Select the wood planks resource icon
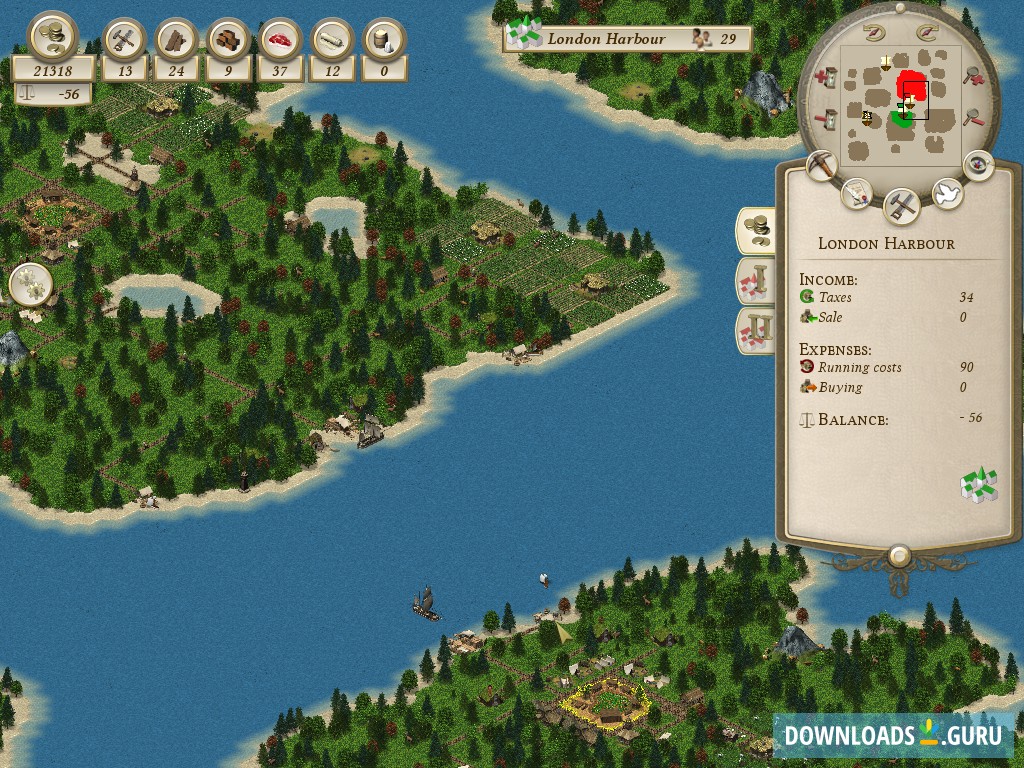1024x768 pixels. pyautogui.click(x=177, y=41)
